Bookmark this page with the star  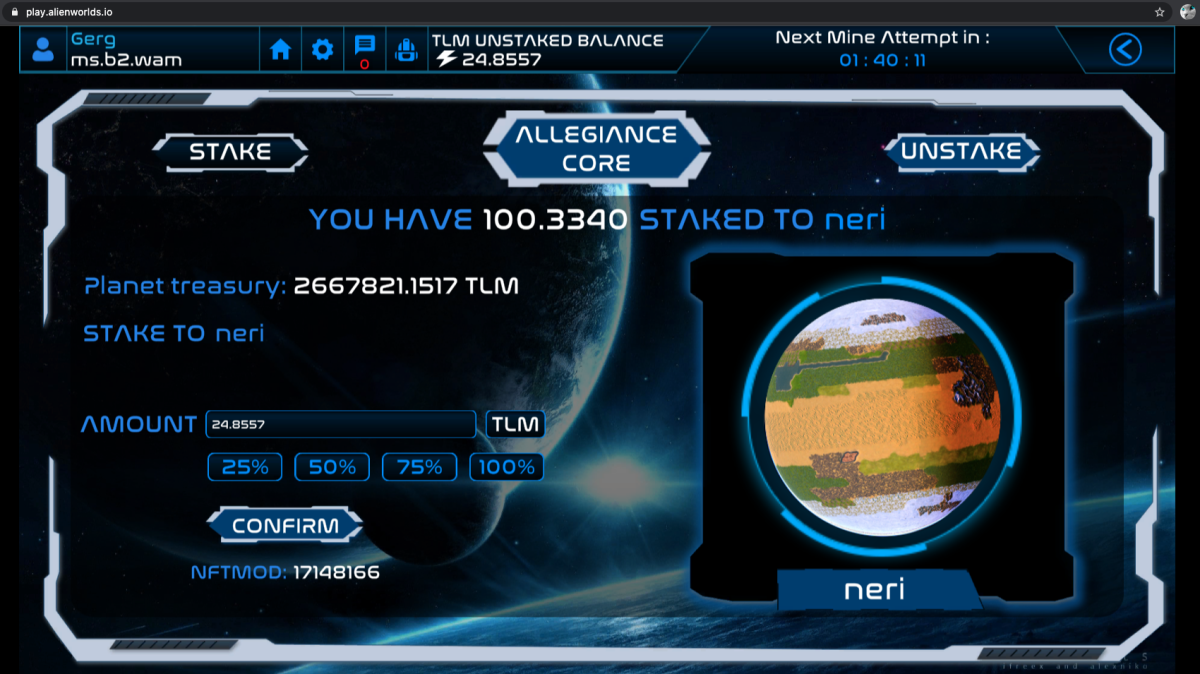point(1159,12)
